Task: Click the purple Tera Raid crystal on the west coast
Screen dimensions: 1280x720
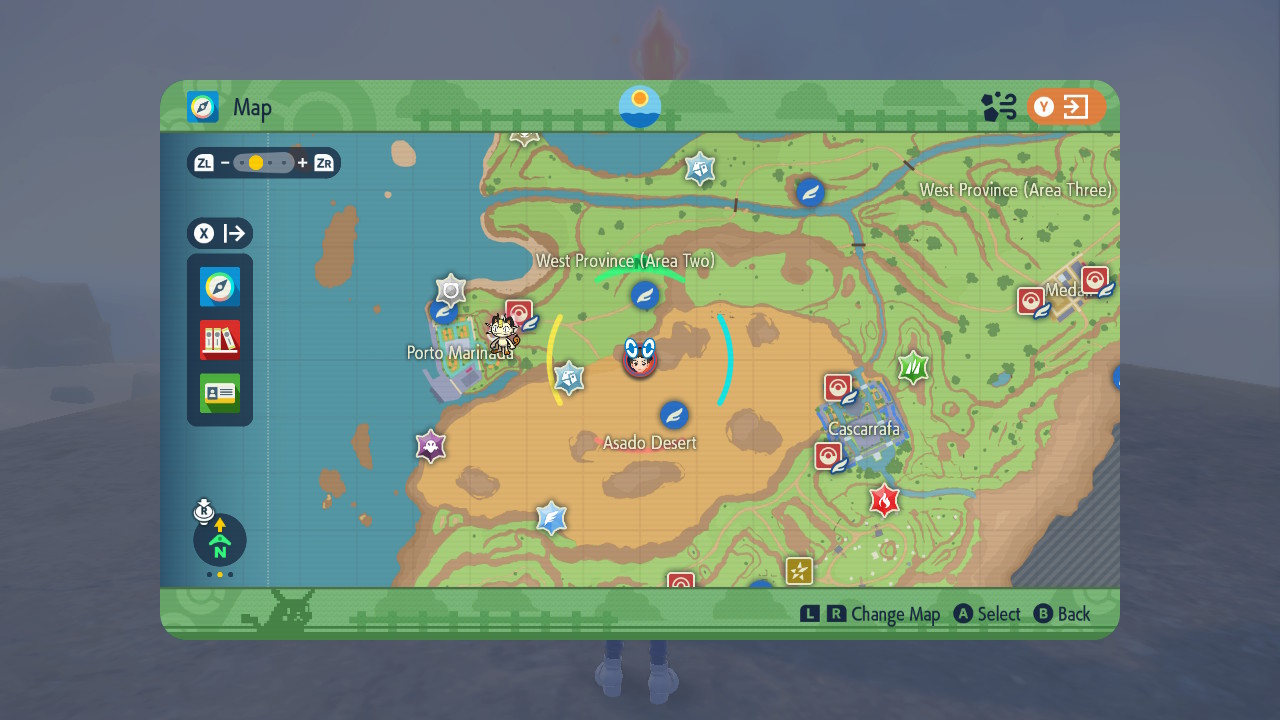Action: coord(430,446)
